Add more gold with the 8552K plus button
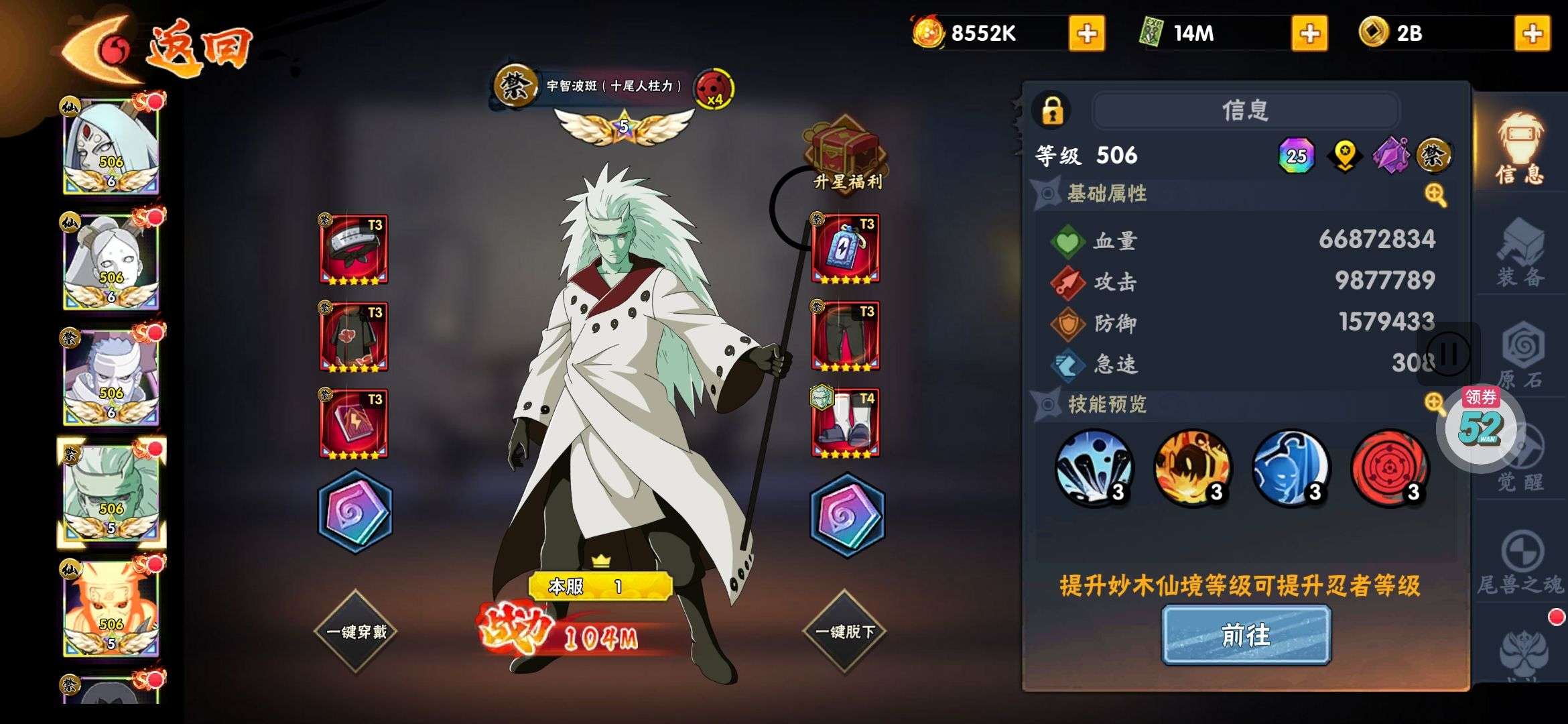The width and height of the screenshot is (1568, 724). (1086, 34)
